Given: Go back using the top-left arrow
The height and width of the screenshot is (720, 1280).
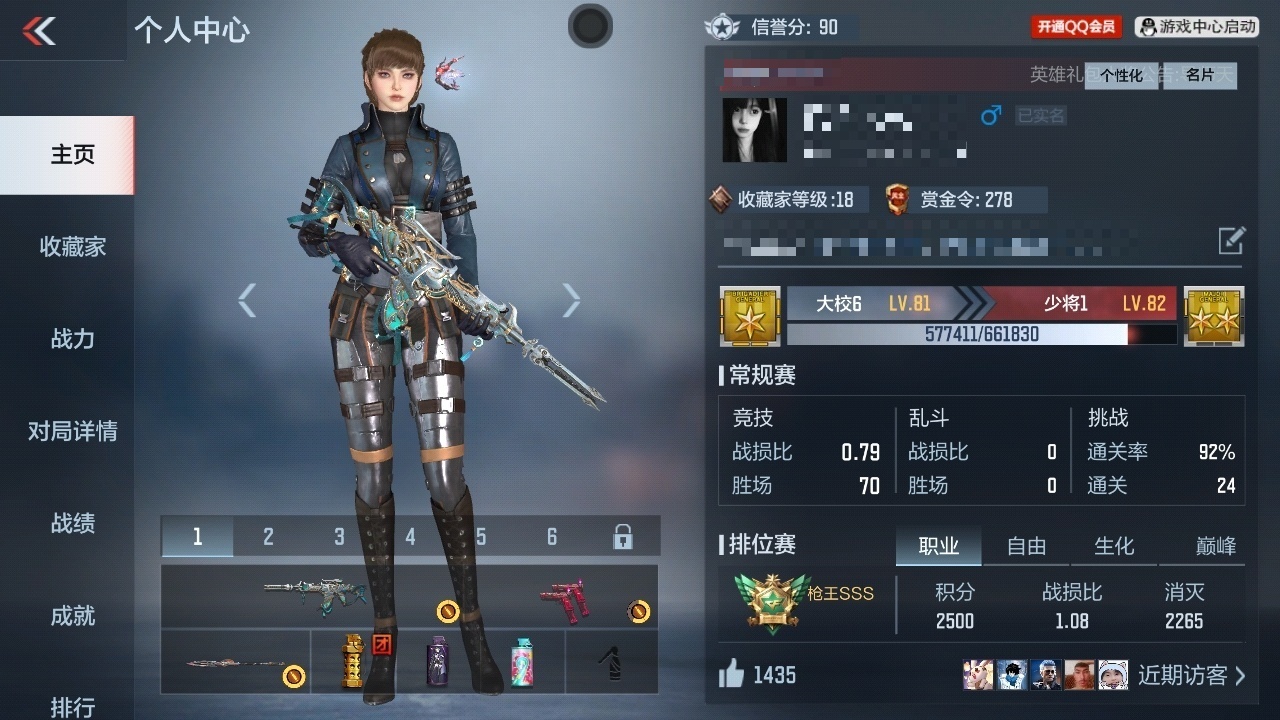Looking at the screenshot, I should 40,31.
